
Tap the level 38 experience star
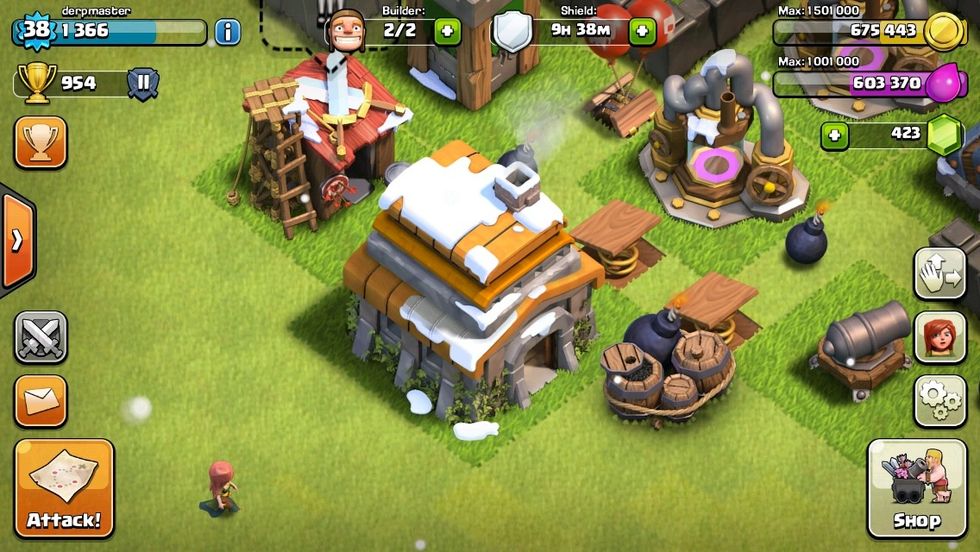pos(36,30)
